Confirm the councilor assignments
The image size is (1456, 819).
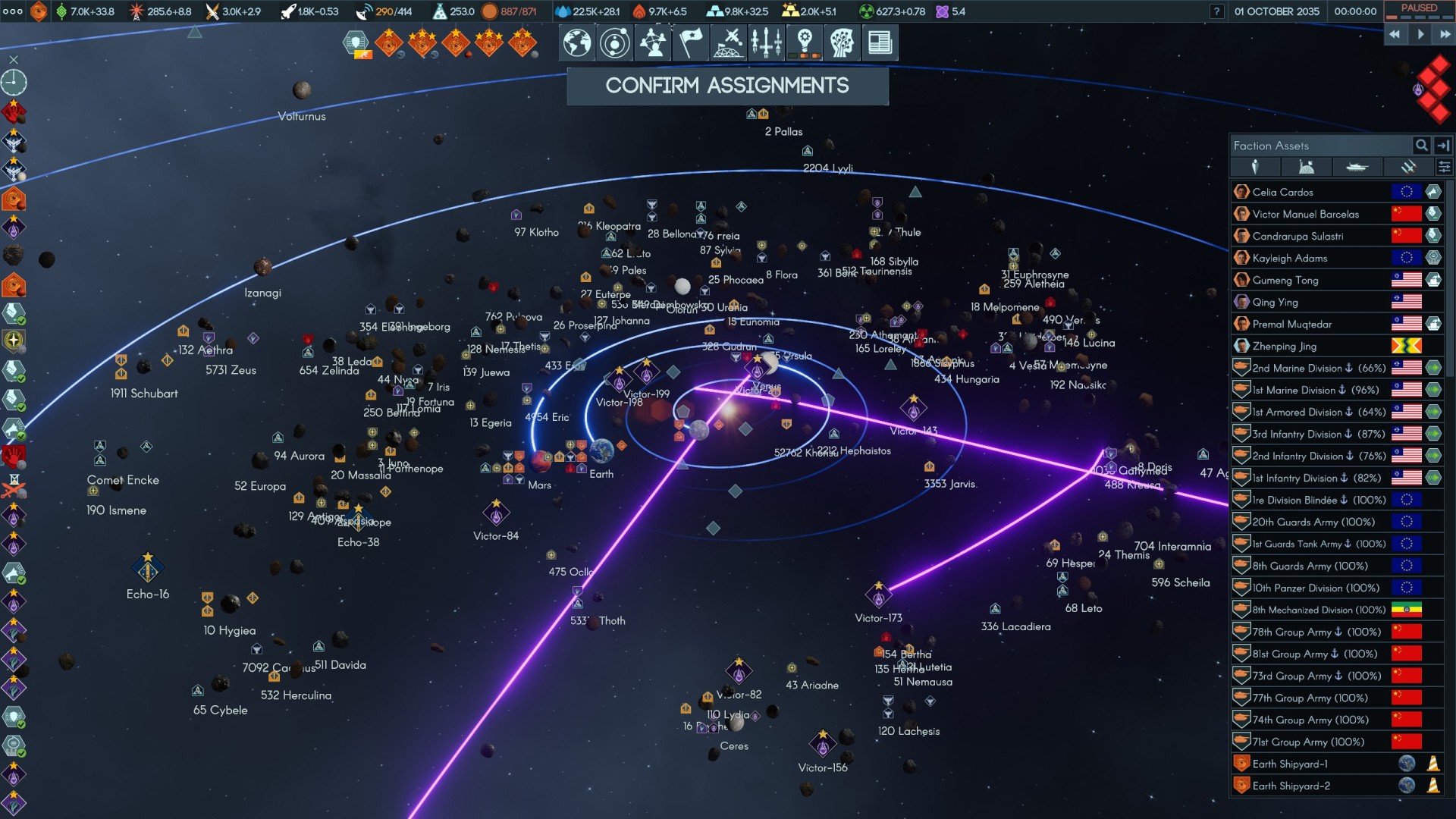[727, 86]
